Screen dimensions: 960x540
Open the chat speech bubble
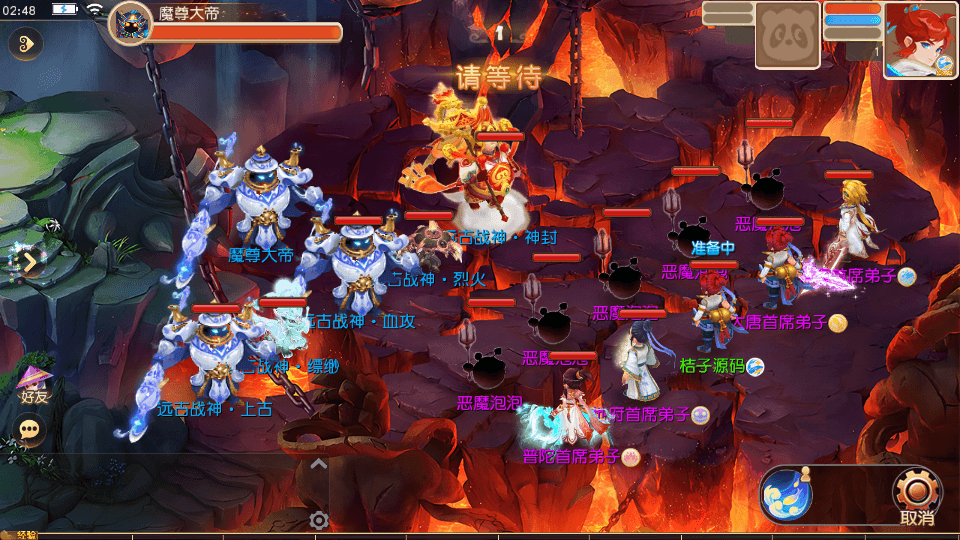[32, 429]
